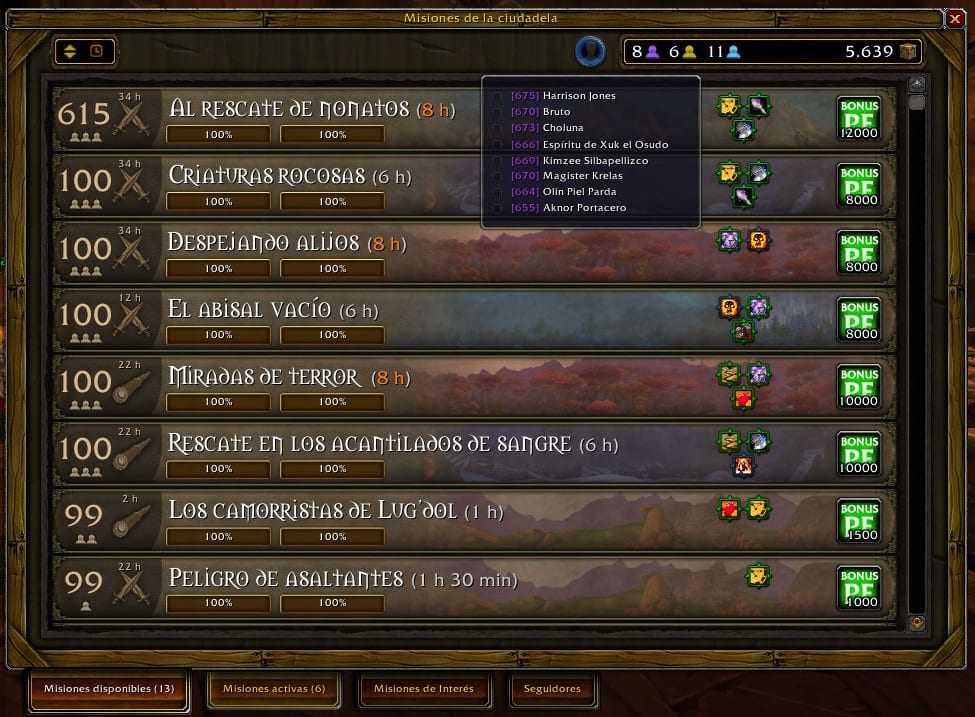
Task: Open the Misiones de Interés tab
Action: coord(423,689)
